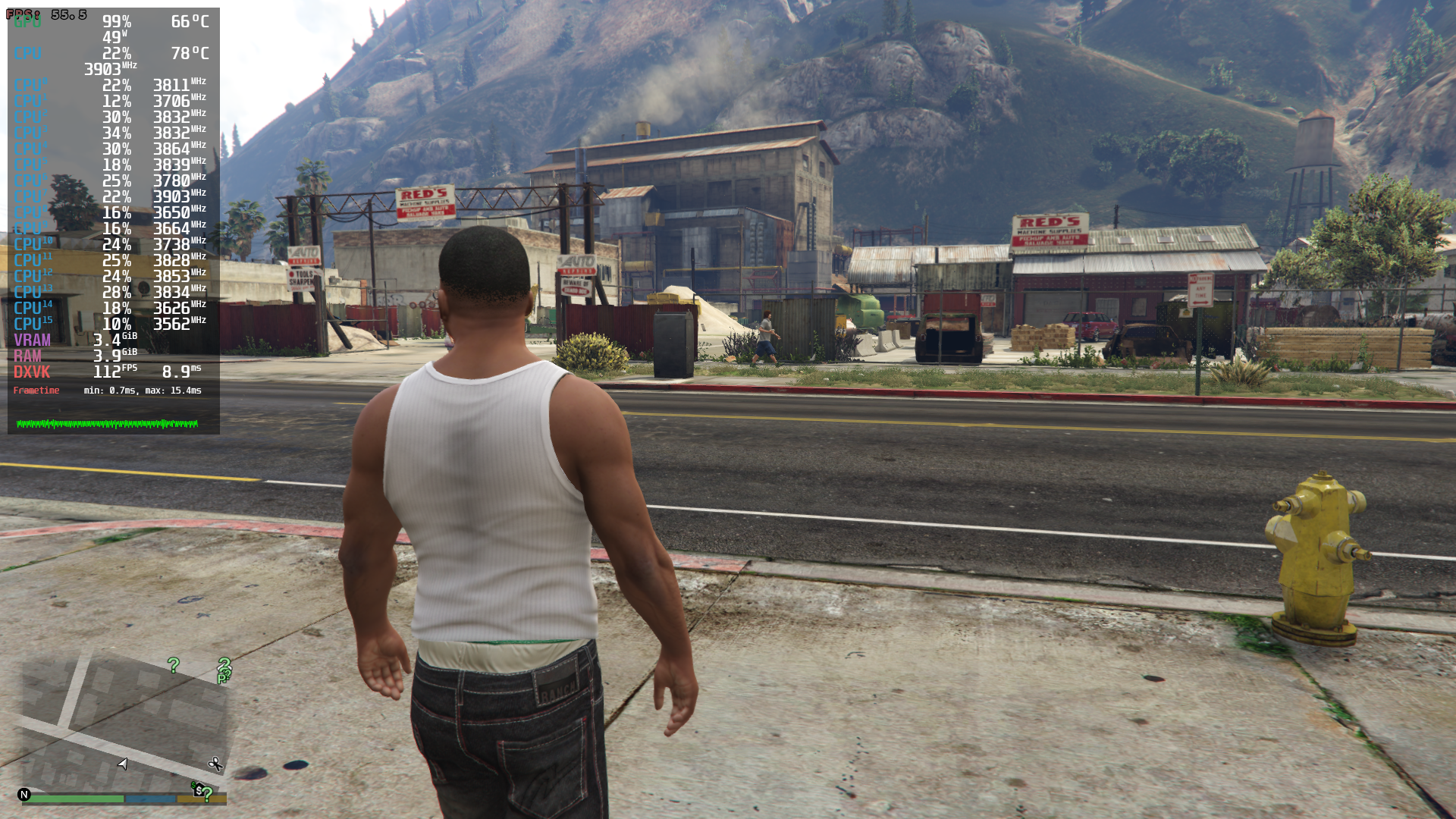Select the white player arrow on the minimap
This screenshot has height=819, width=1456.
123,764
